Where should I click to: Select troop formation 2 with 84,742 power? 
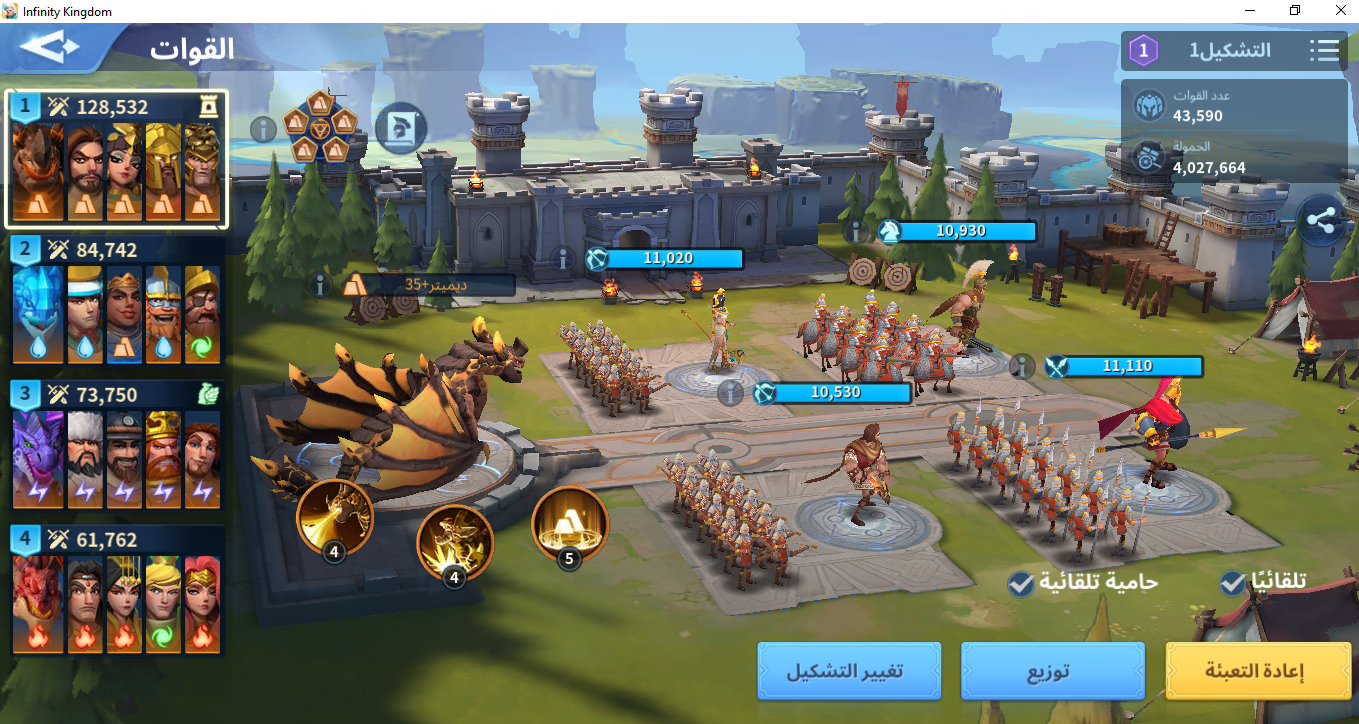point(117,300)
